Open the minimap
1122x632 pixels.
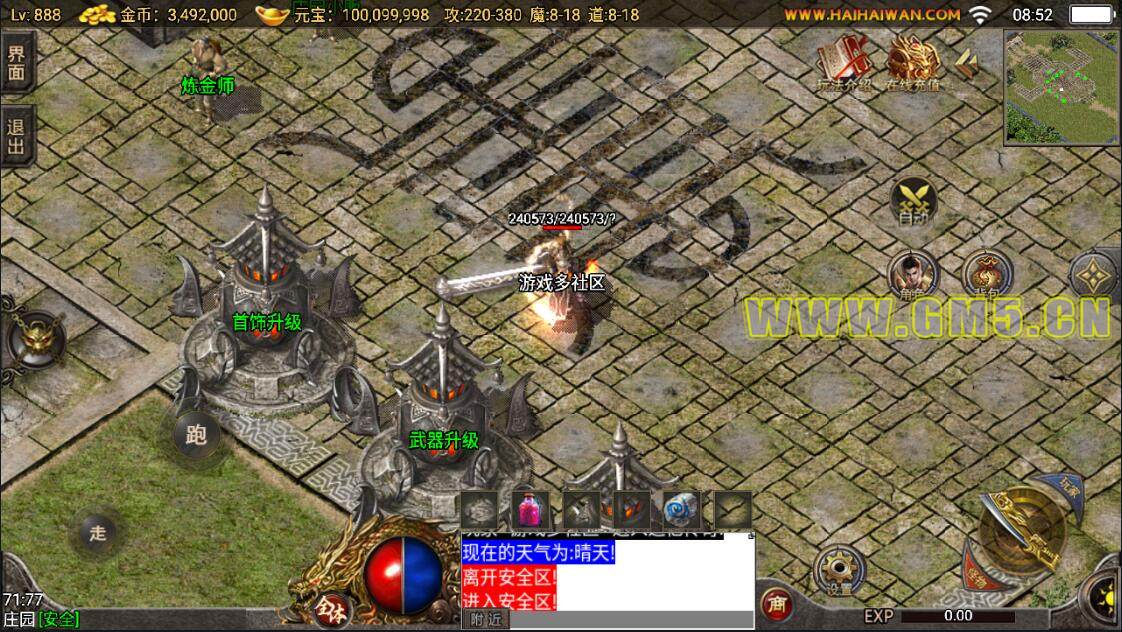[1061, 86]
